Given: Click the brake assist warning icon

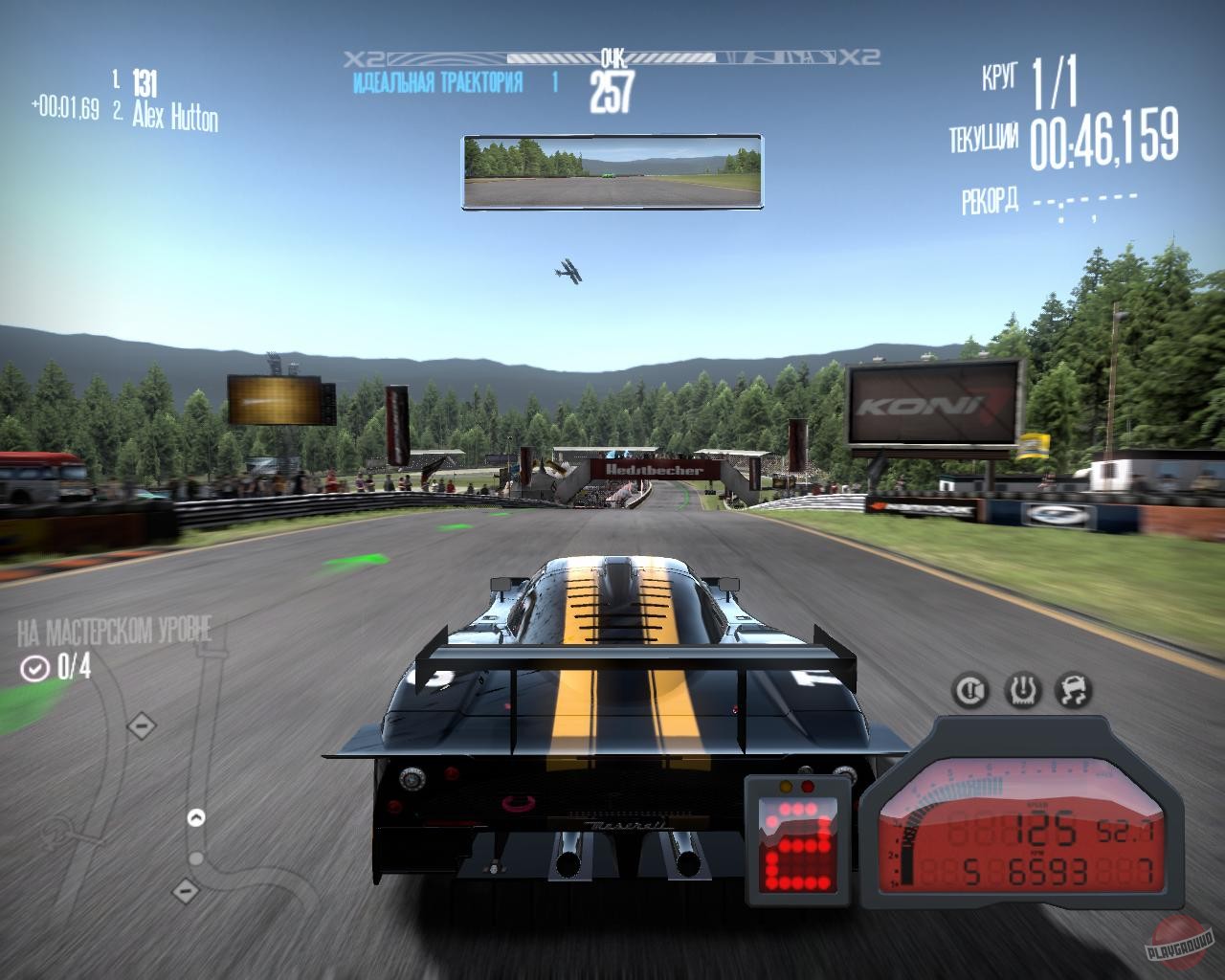Looking at the screenshot, I should [972, 690].
